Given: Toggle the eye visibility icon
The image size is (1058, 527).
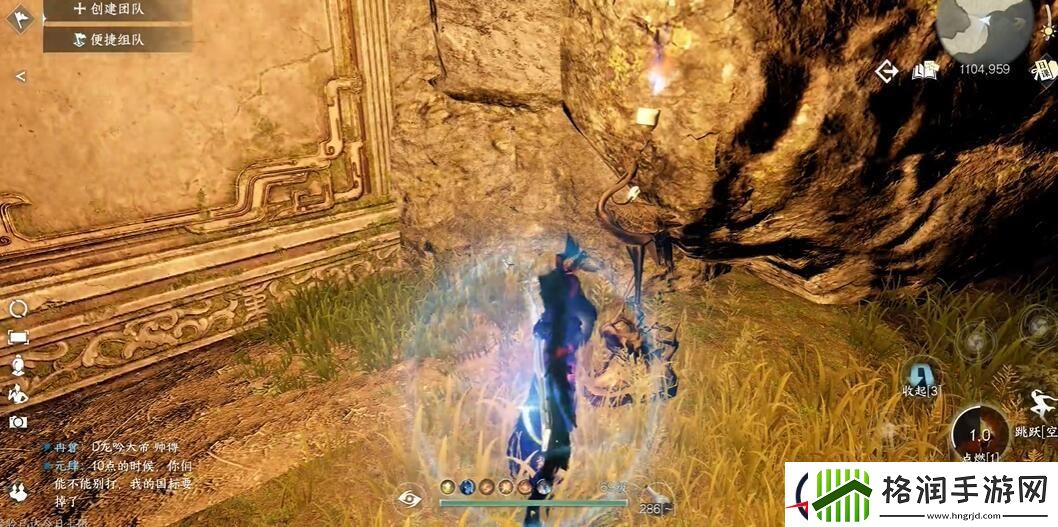Looking at the screenshot, I should point(409,497).
